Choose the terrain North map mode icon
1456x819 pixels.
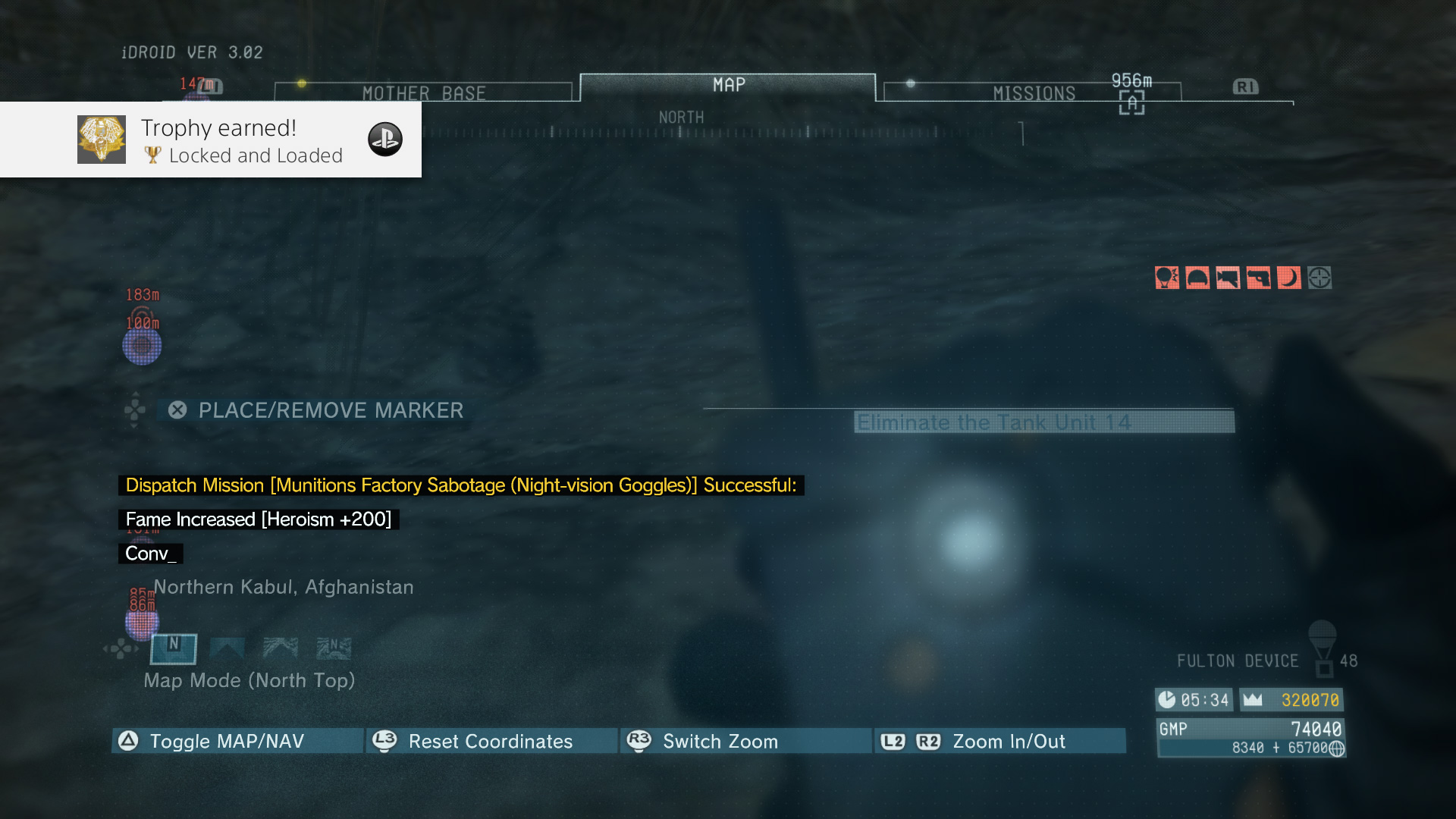pos(334,648)
